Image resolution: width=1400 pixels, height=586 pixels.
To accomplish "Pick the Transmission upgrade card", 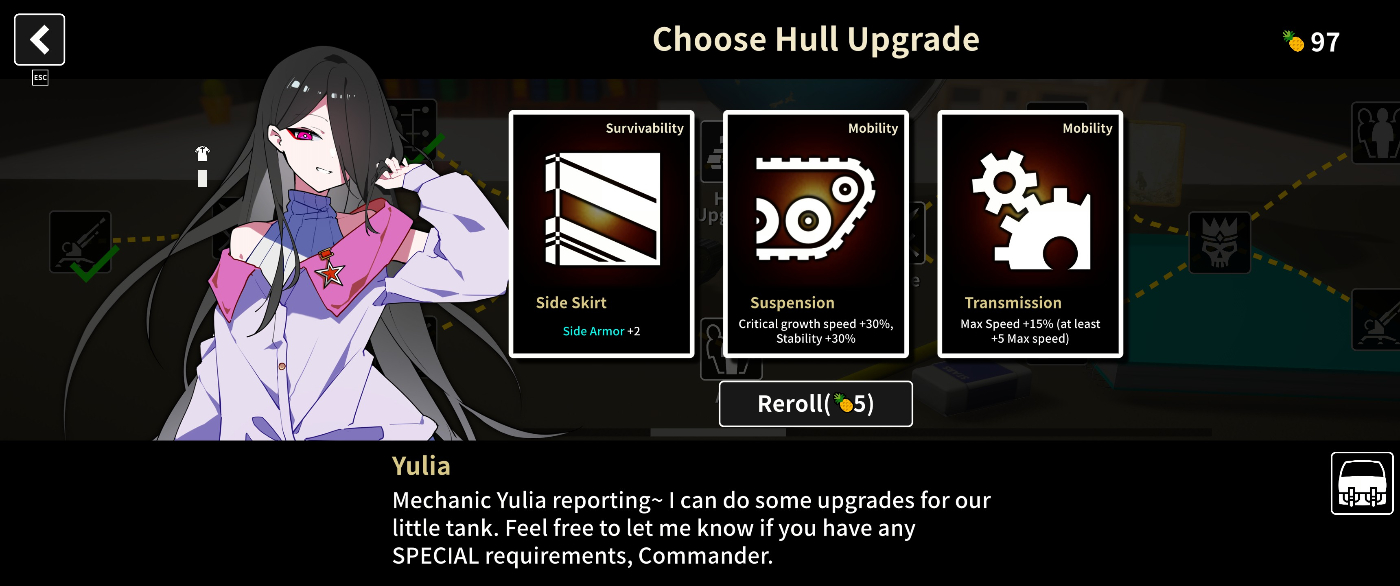I will click(1030, 234).
